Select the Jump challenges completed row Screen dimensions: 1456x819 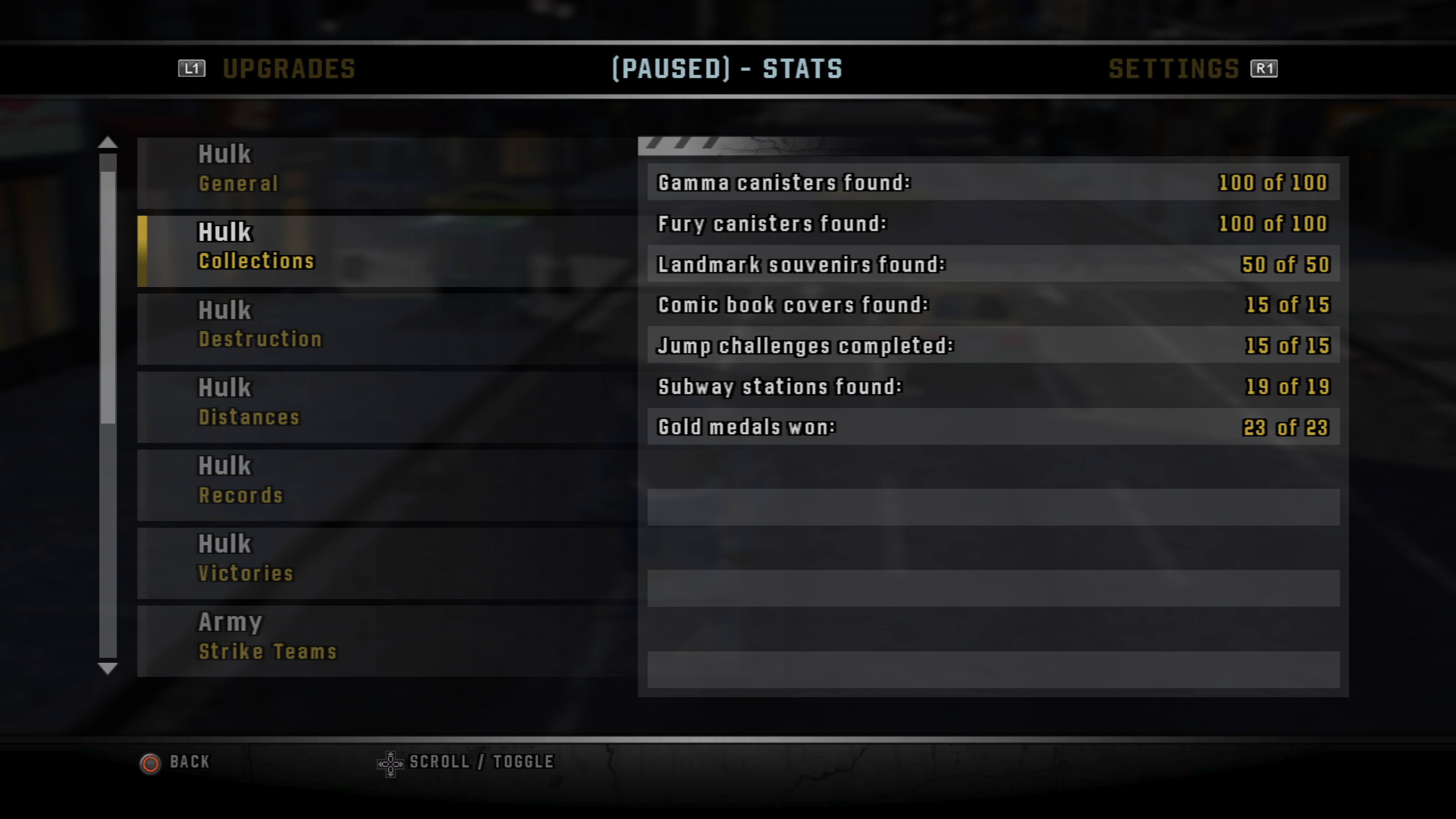[x=993, y=346]
